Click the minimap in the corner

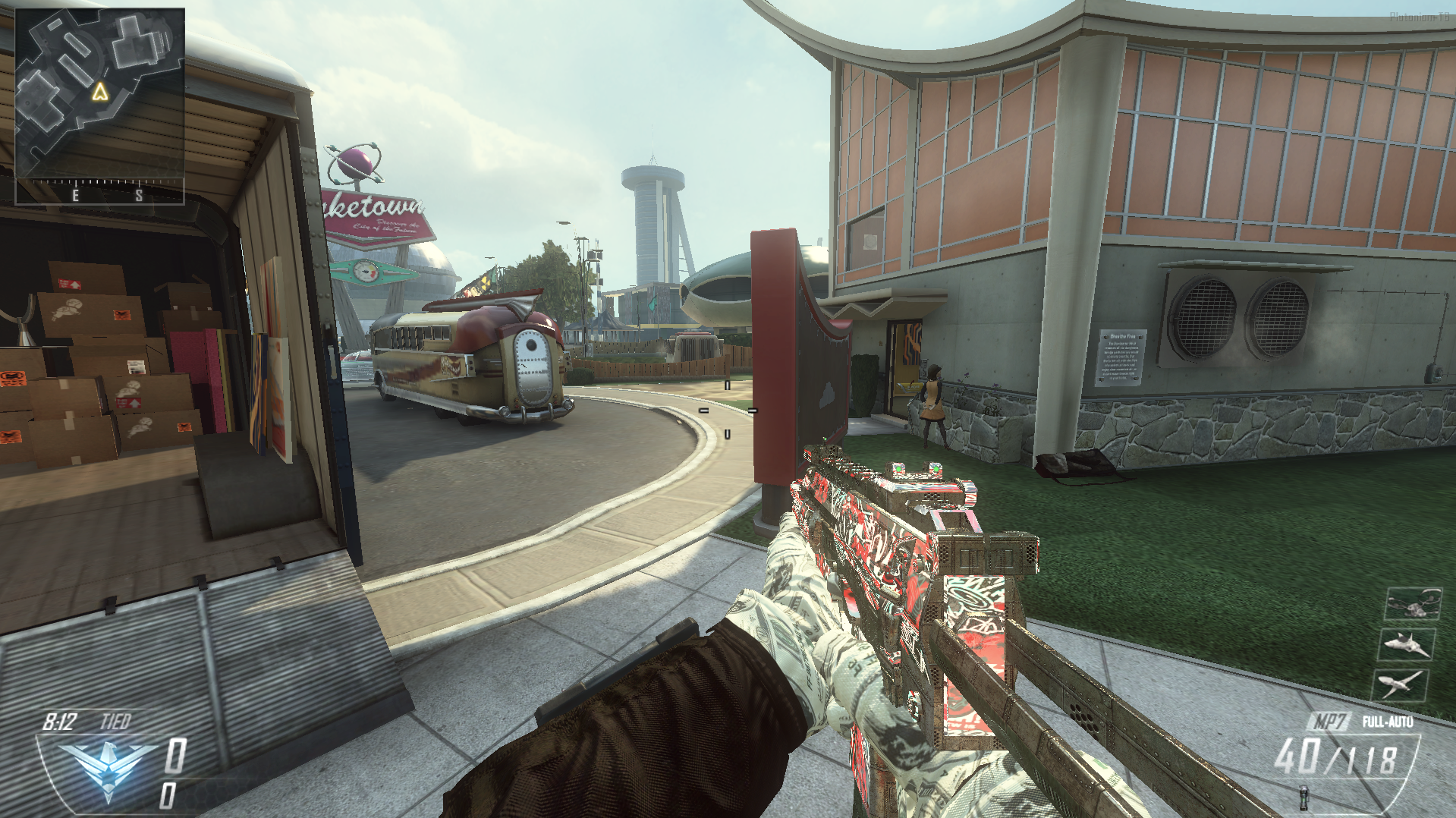[x=99, y=93]
